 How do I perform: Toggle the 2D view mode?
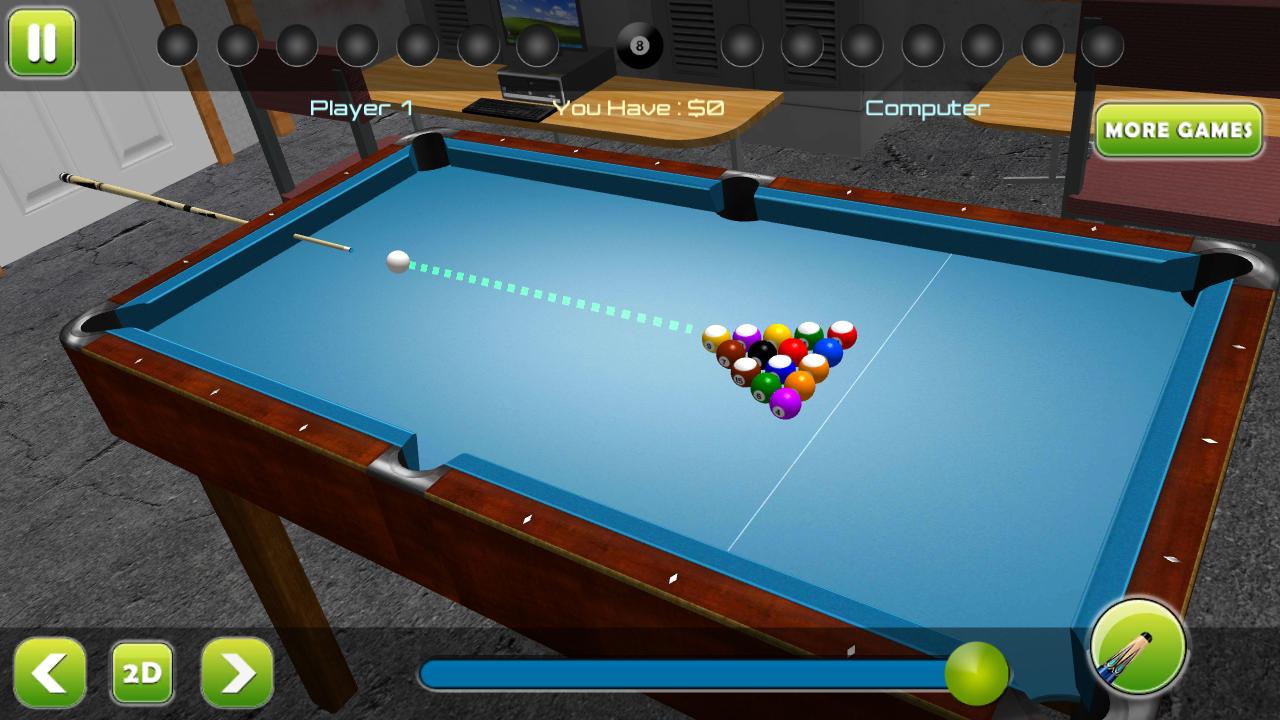(x=142, y=673)
